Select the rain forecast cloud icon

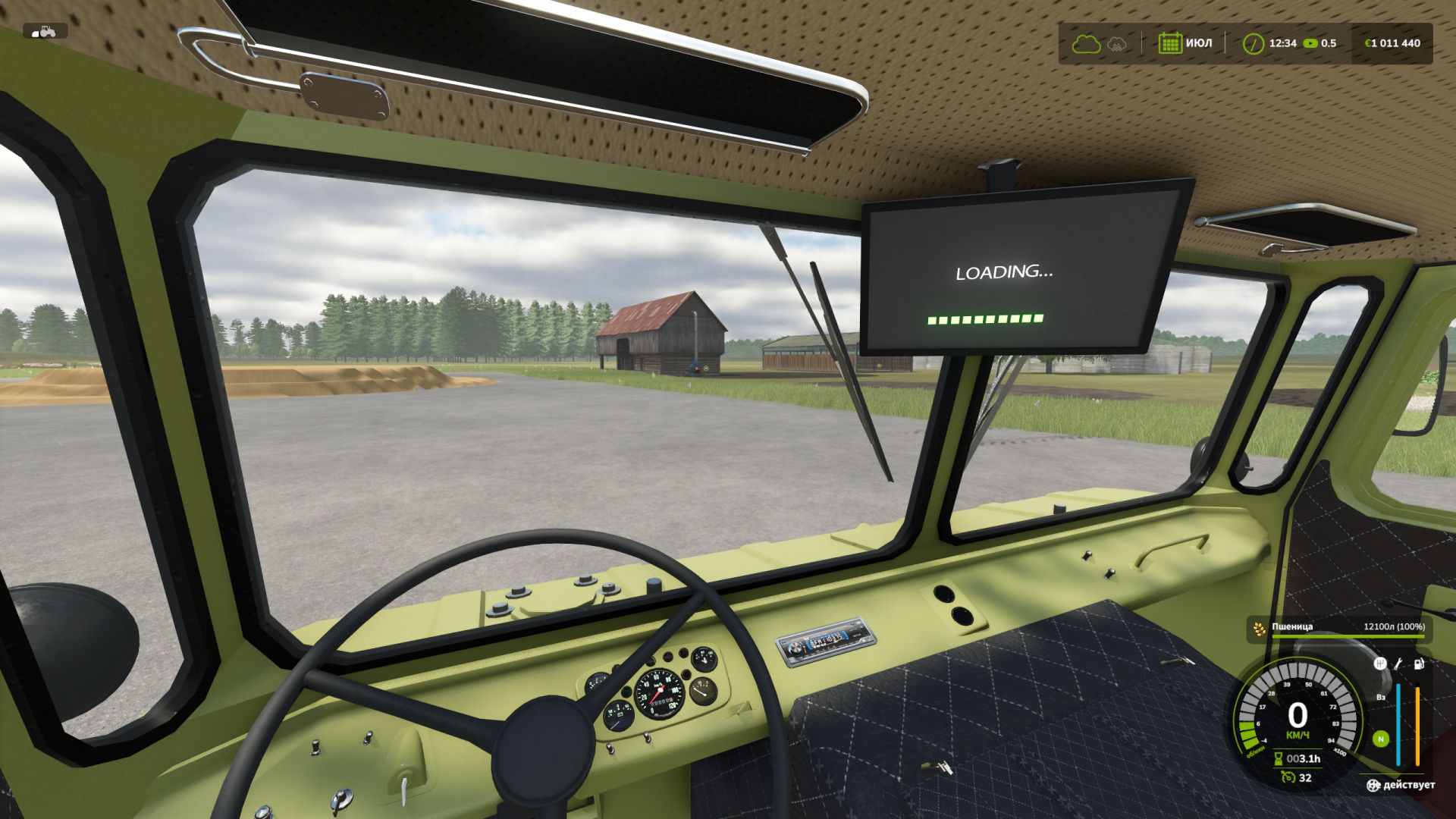(1117, 45)
